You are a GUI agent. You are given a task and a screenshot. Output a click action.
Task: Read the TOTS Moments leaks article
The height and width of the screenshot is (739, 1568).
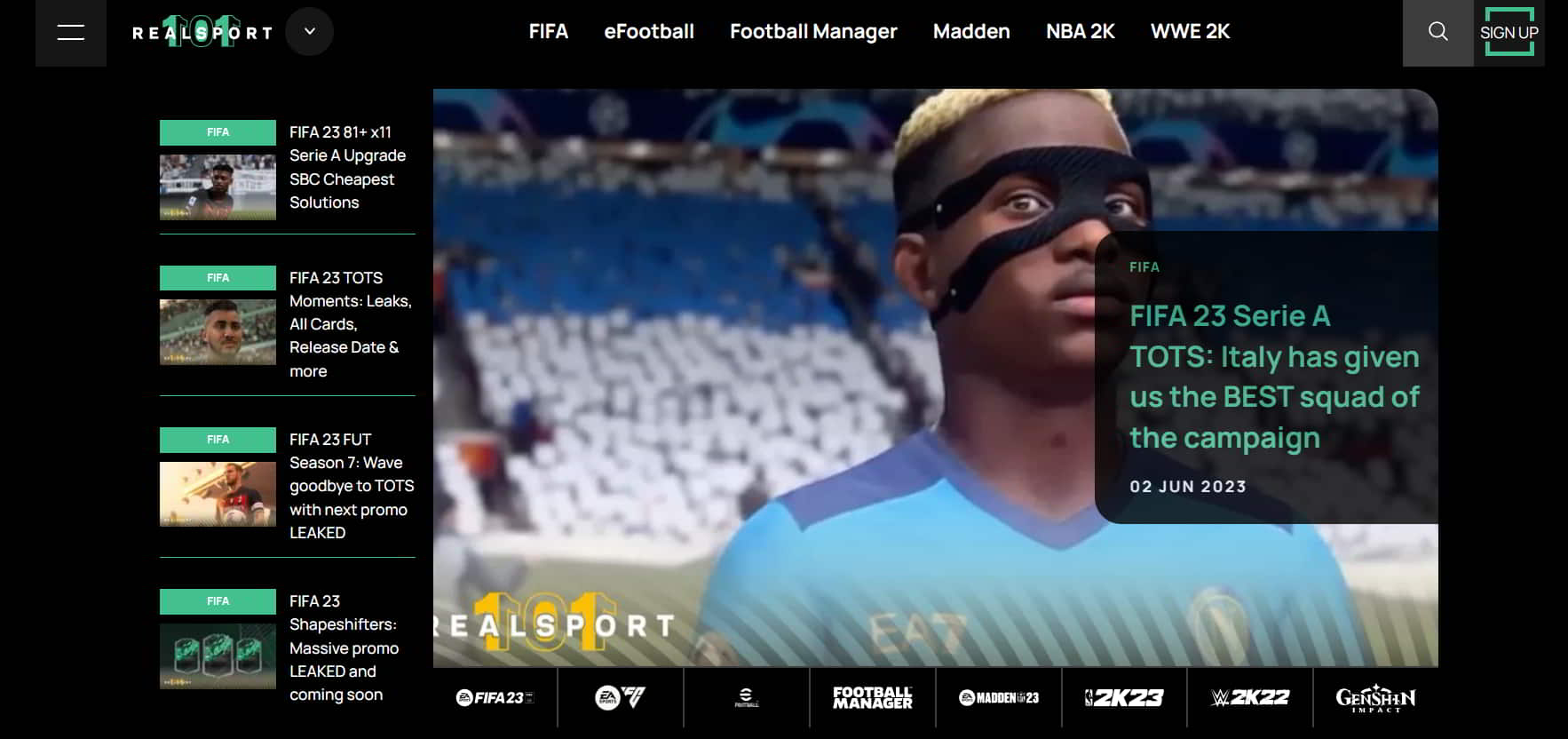[350, 324]
